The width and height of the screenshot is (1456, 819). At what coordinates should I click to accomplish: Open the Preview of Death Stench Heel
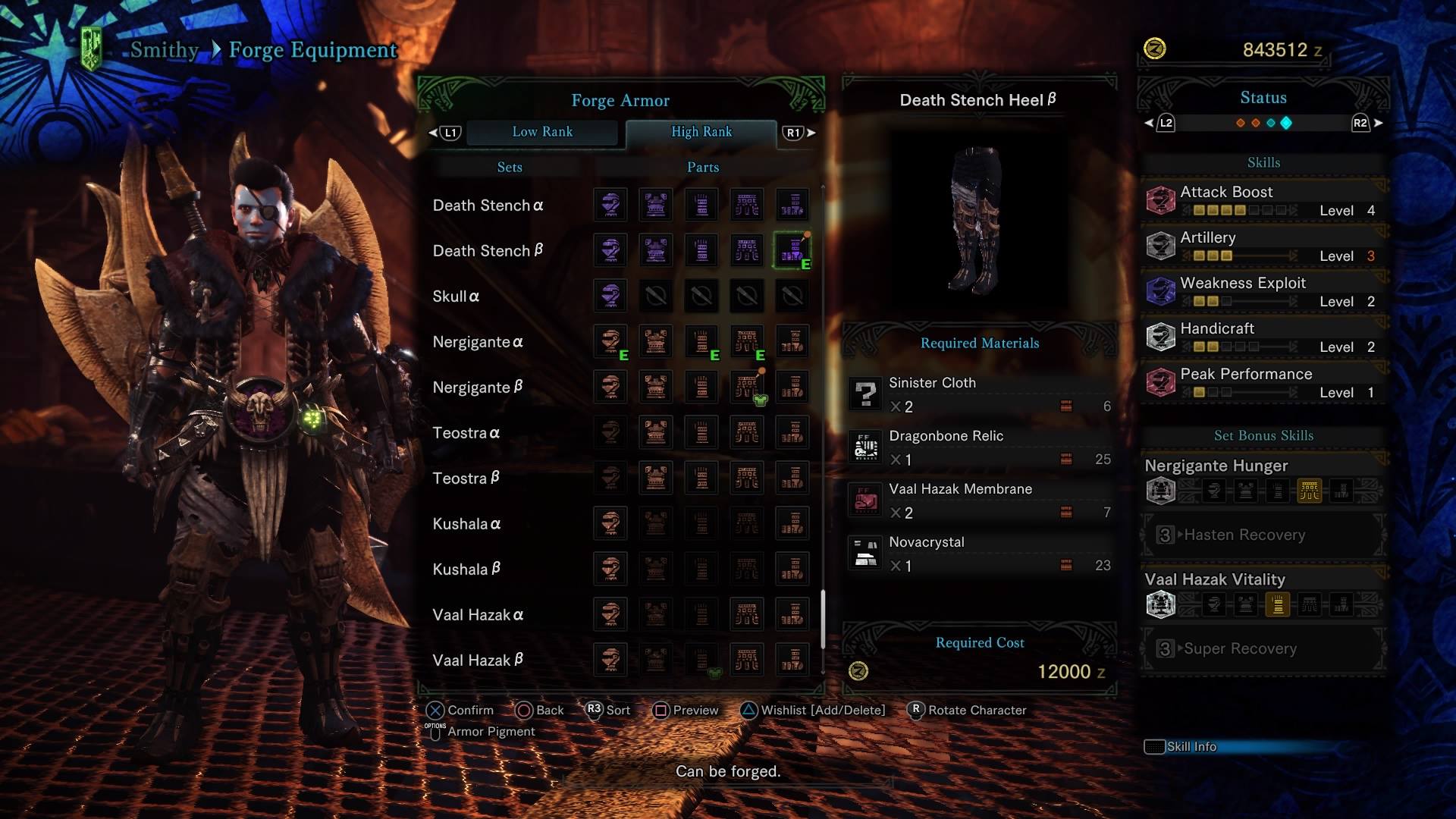pos(686,711)
